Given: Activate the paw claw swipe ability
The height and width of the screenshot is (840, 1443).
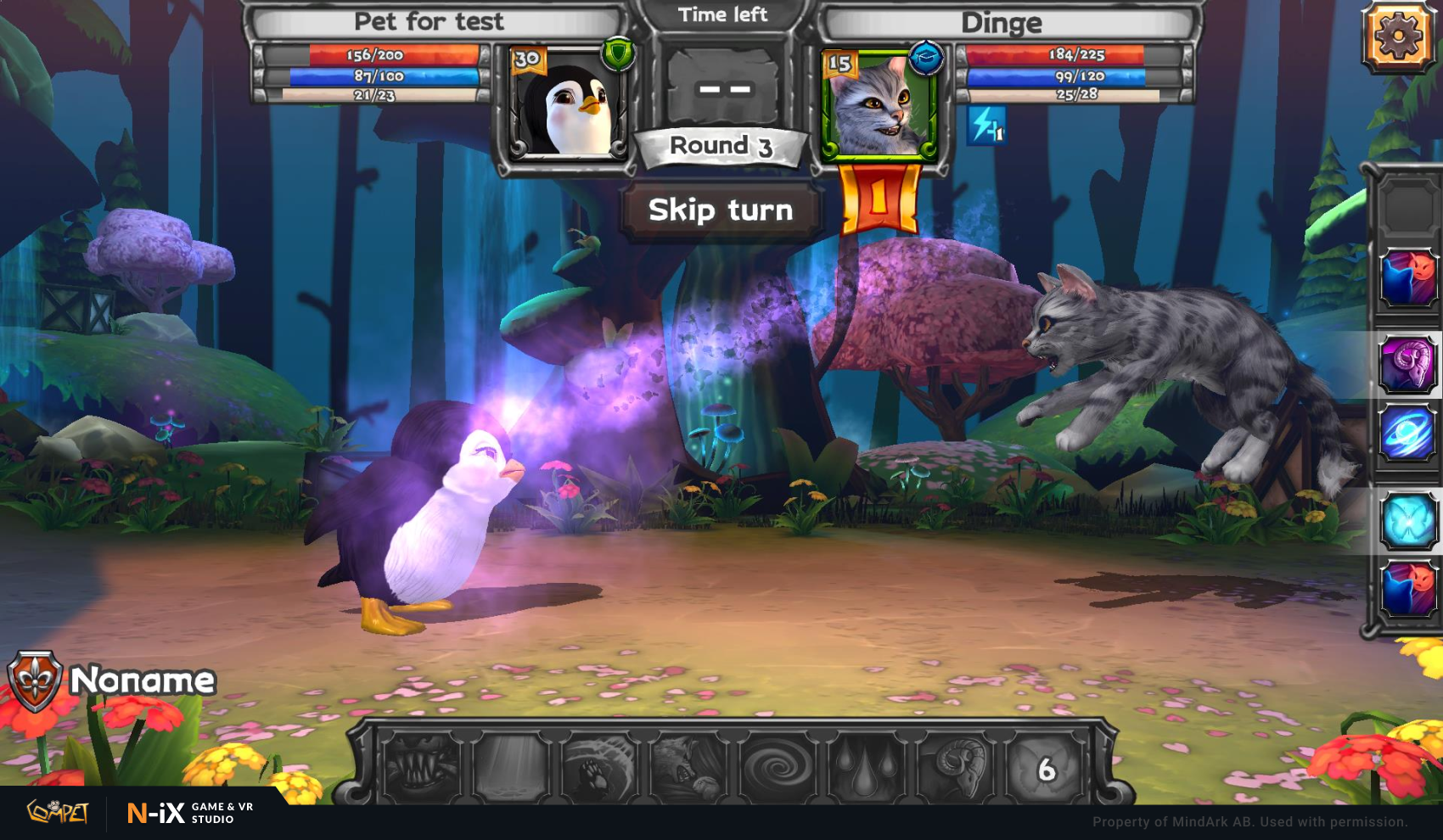Looking at the screenshot, I should tap(600, 767).
